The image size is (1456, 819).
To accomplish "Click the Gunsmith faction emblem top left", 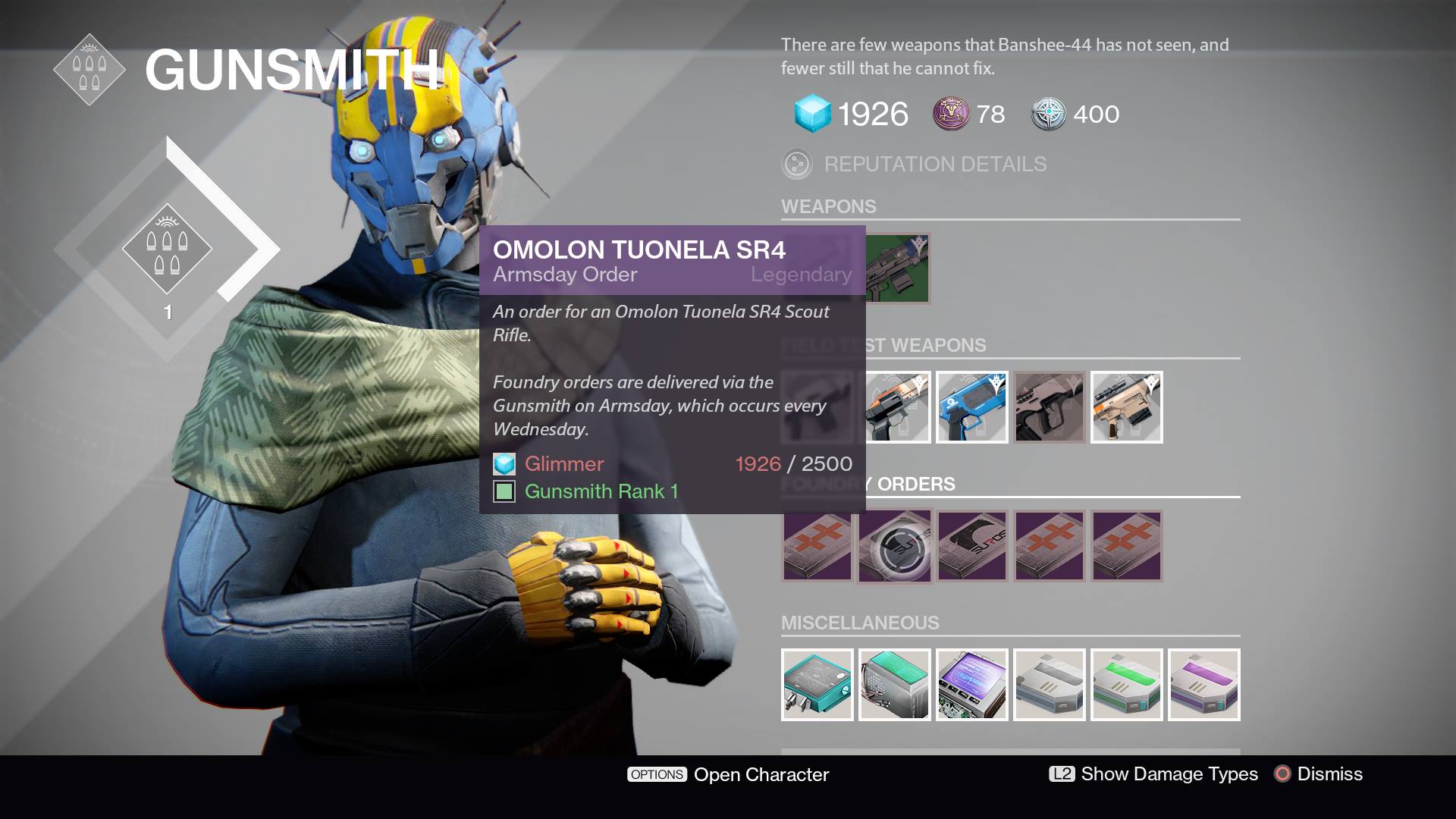I will coord(89,68).
